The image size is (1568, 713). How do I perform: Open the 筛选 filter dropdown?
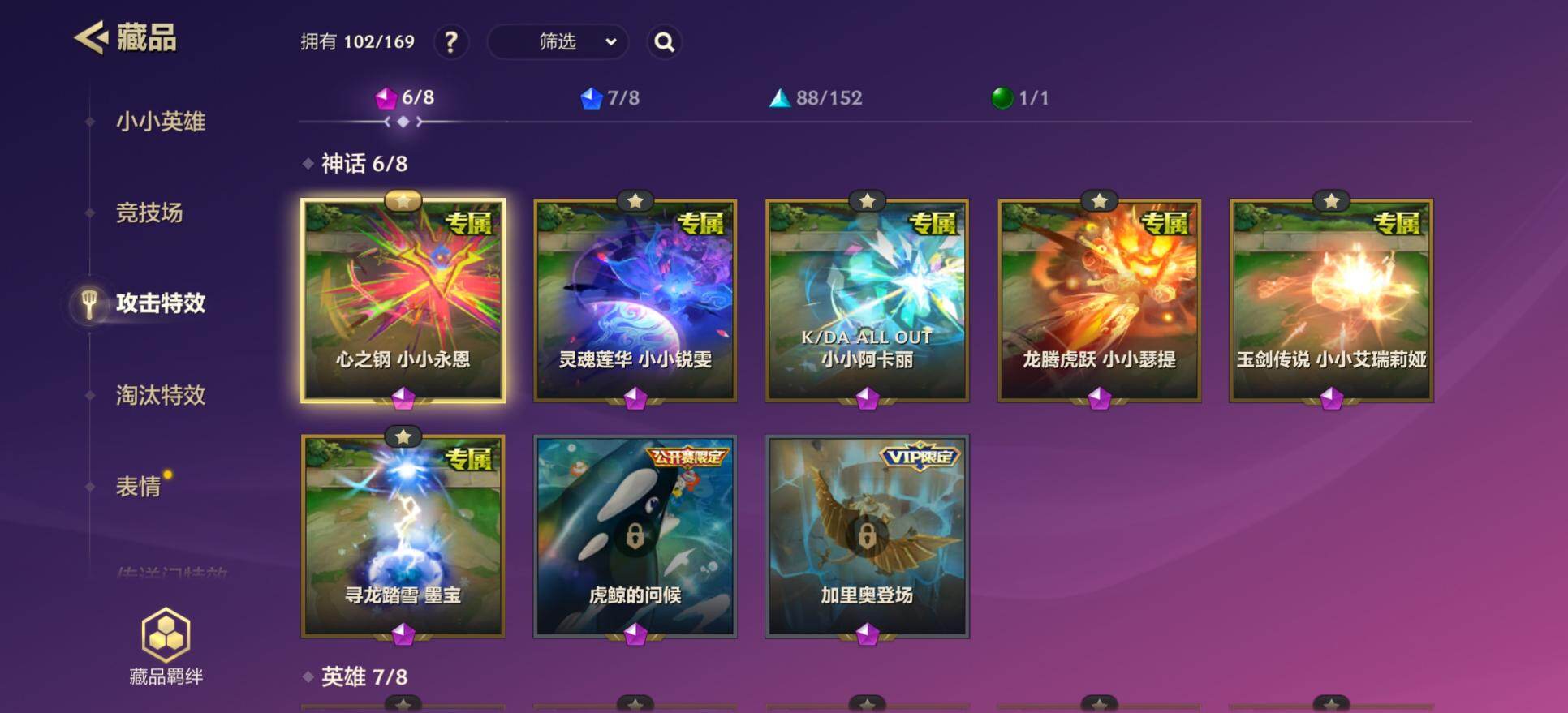(558, 42)
